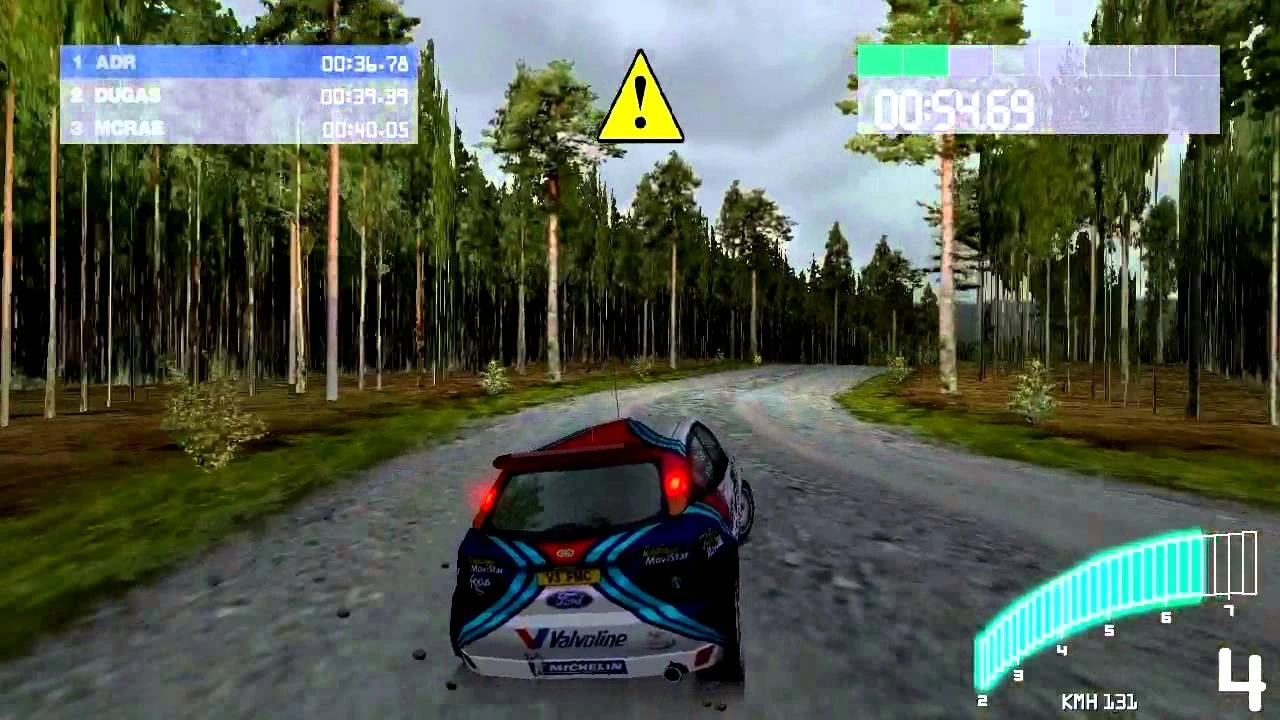Select the exclamation mark inside the warning sign

point(640,98)
